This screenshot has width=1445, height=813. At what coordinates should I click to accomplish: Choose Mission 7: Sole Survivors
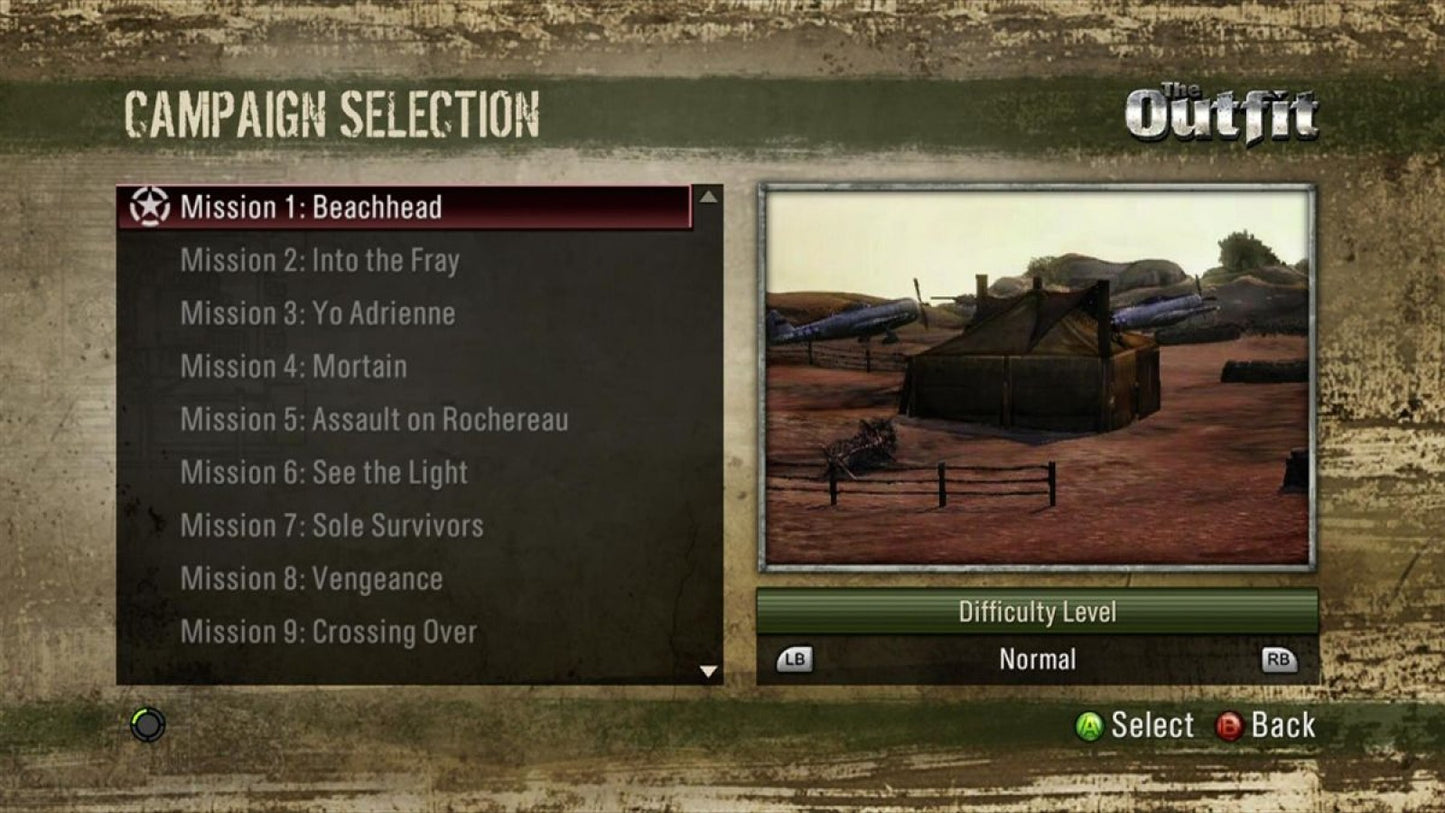[x=331, y=525]
